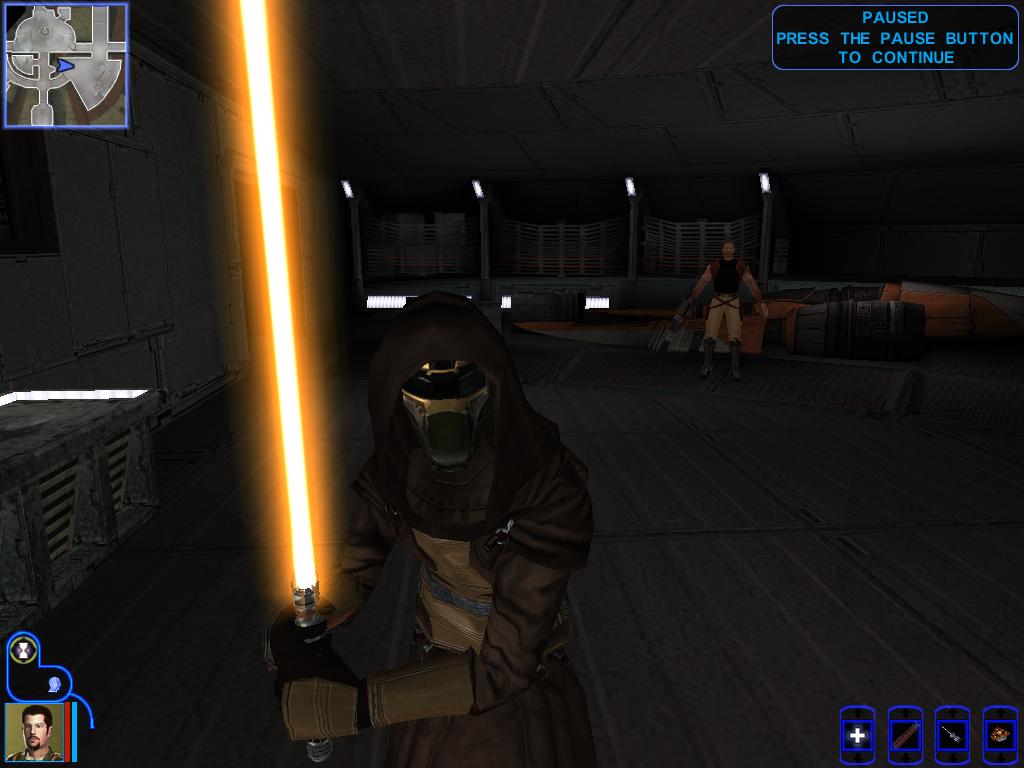Activate the red stimulant syringe slot

(x=905, y=737)
